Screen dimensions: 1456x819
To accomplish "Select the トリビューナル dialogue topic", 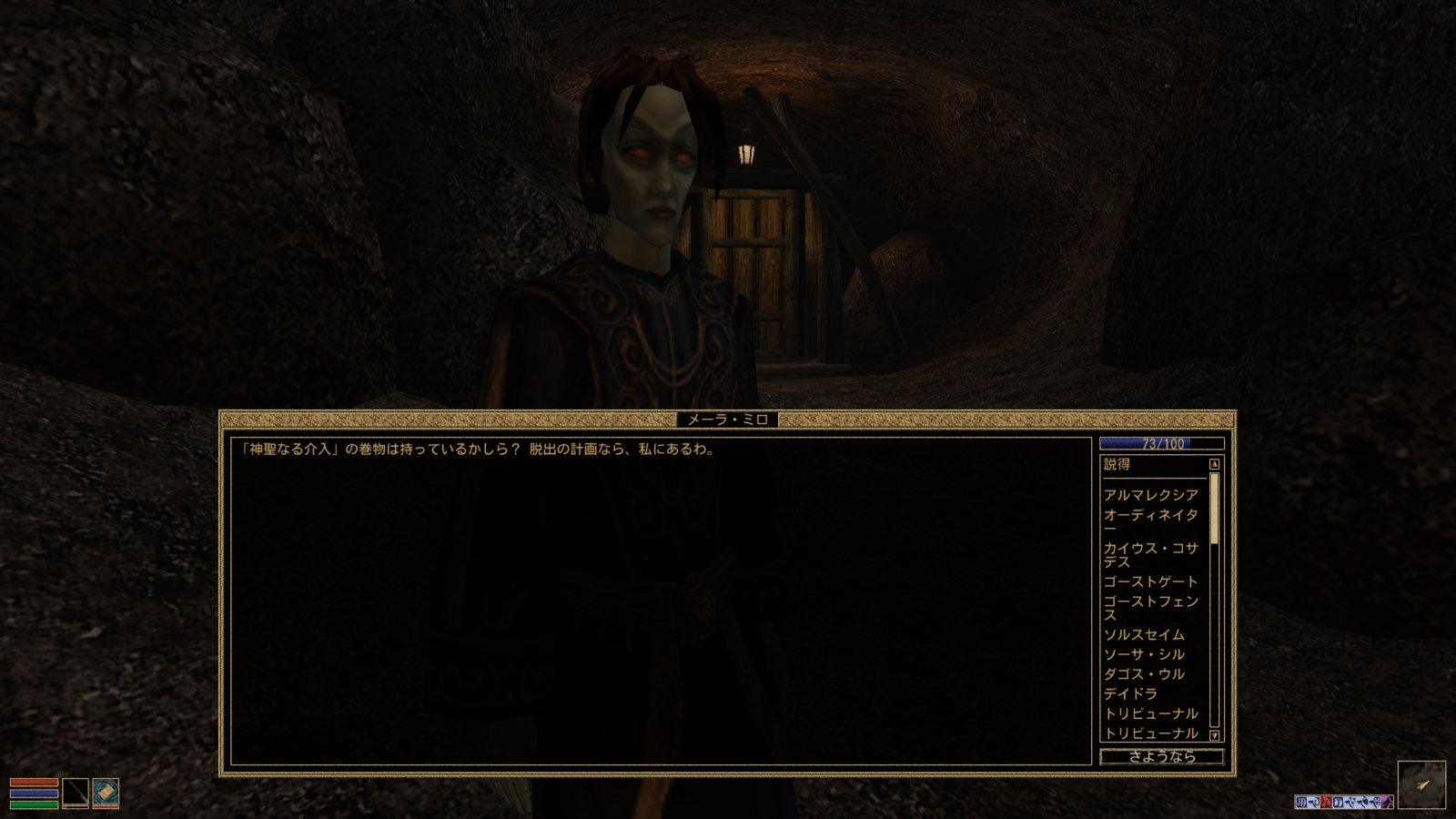I will 1148,713.
